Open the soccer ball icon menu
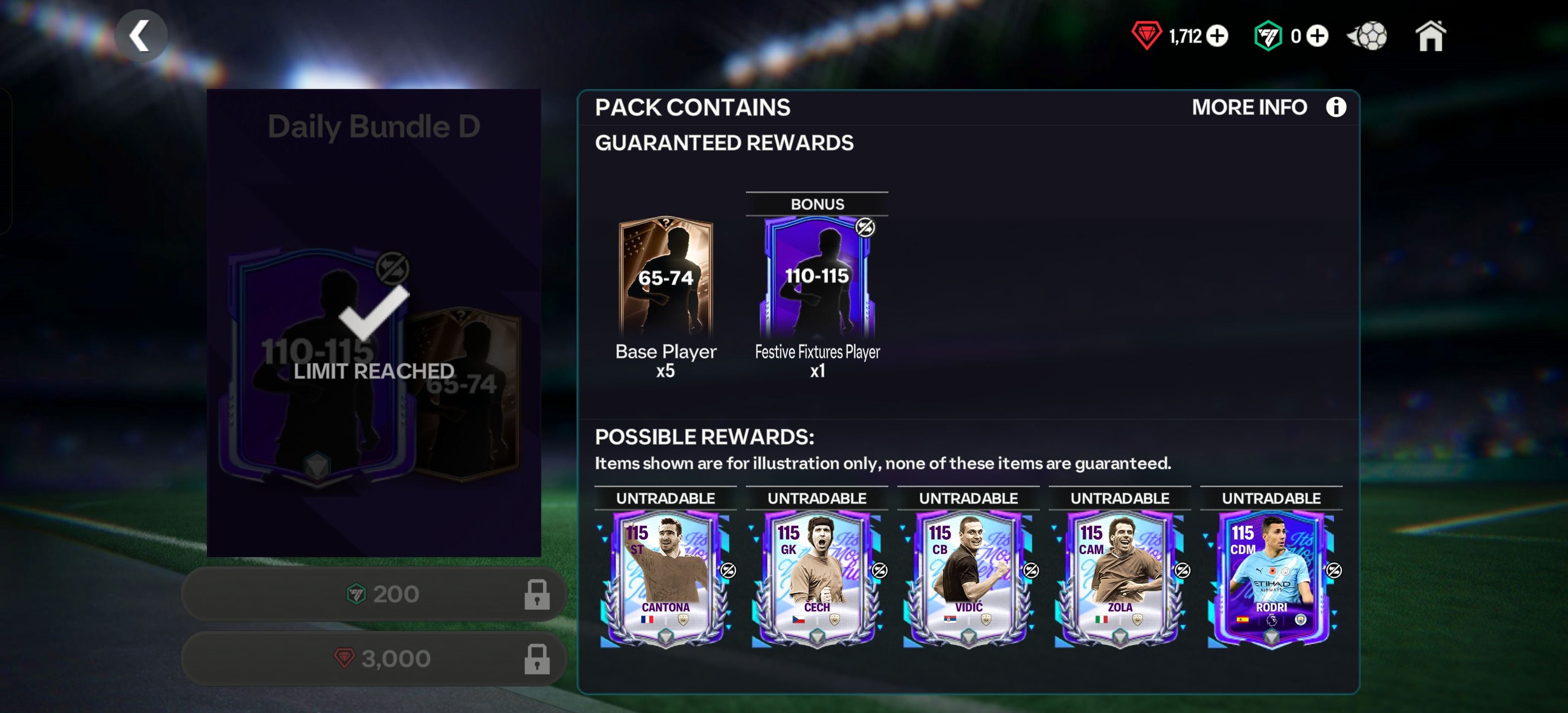The image size is (1568, 713). click(1369, 36)
